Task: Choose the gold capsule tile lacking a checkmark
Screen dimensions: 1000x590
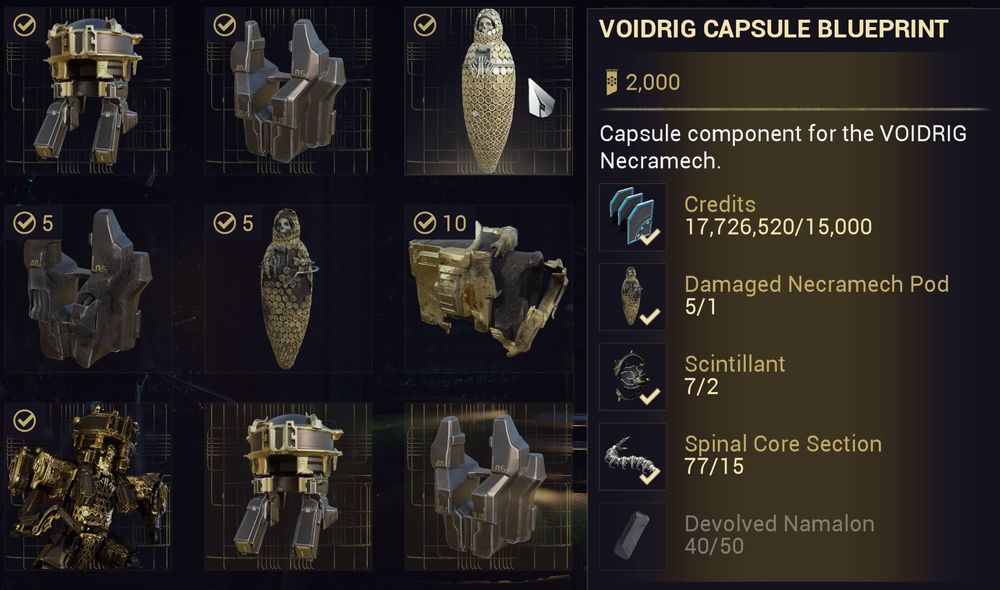Action: [287, 487]
